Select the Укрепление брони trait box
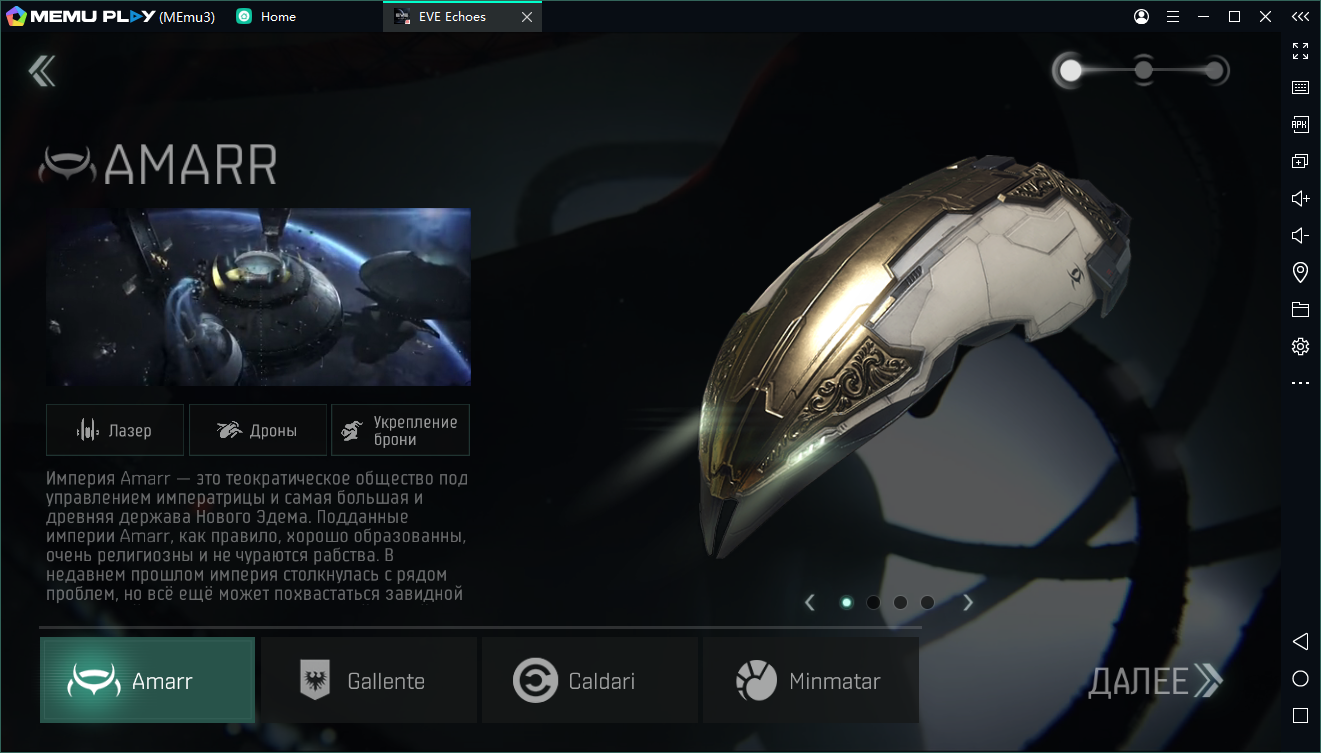 pos(400,430)
